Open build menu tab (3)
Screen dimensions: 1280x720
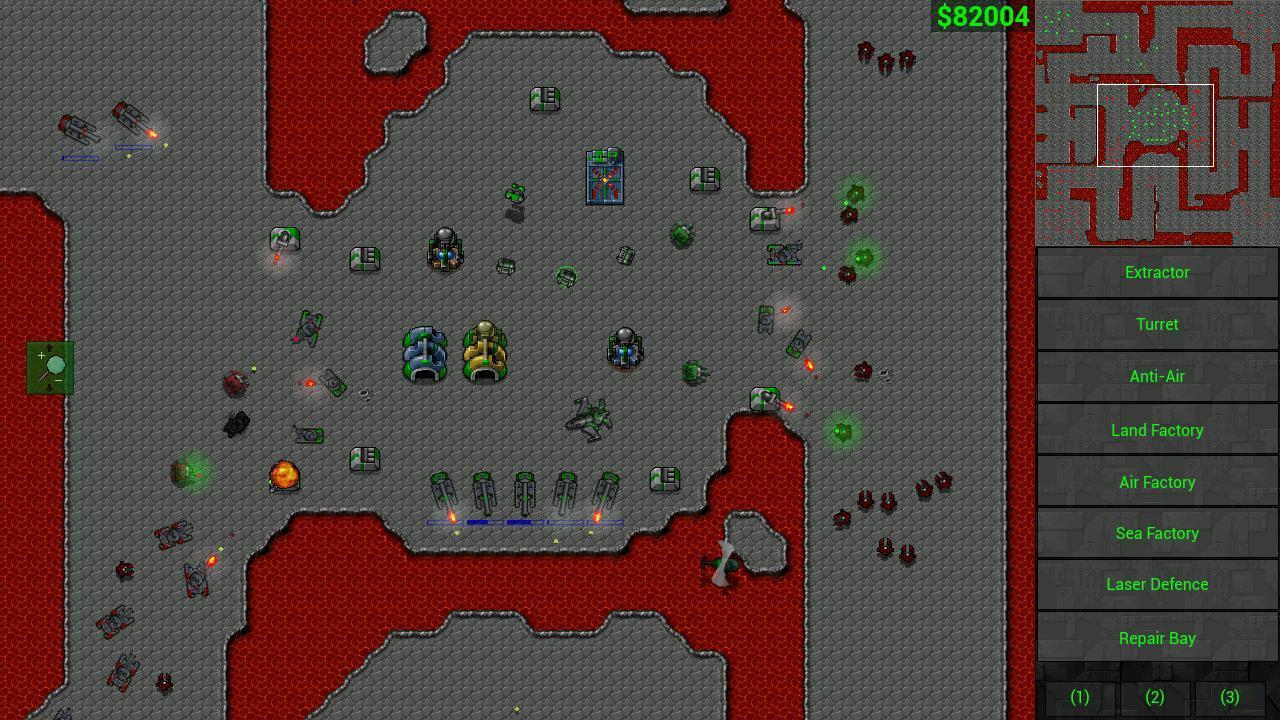[x=1230, y=697]
